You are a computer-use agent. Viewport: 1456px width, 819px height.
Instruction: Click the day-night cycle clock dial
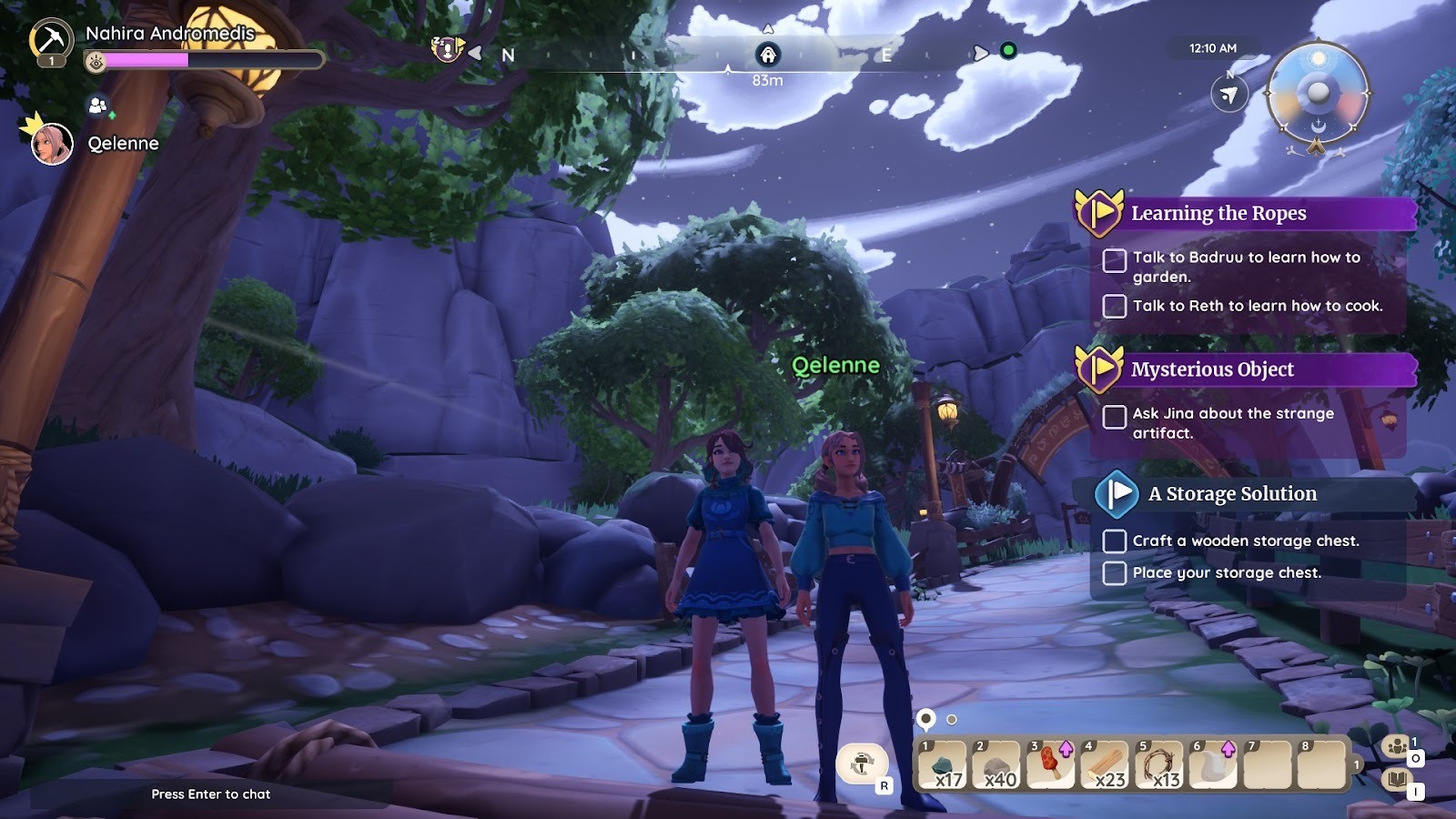[x=1318, y=95]
